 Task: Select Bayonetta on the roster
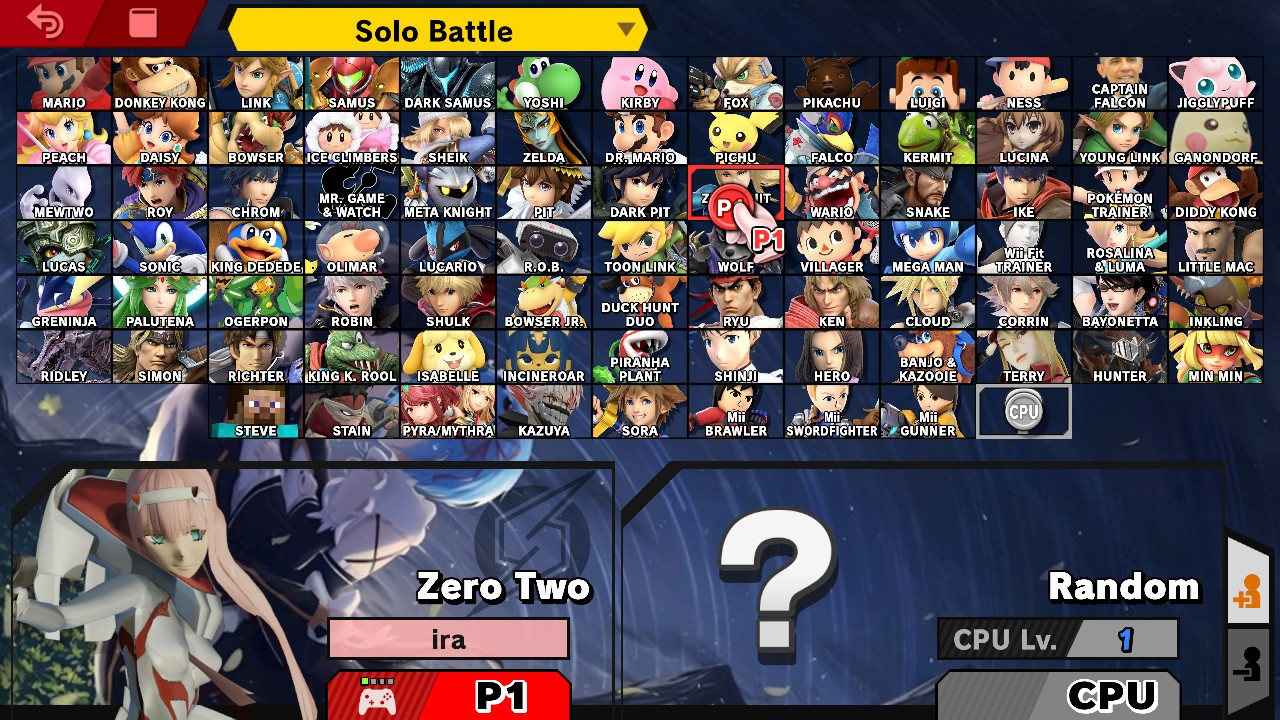click(1119, 302)
